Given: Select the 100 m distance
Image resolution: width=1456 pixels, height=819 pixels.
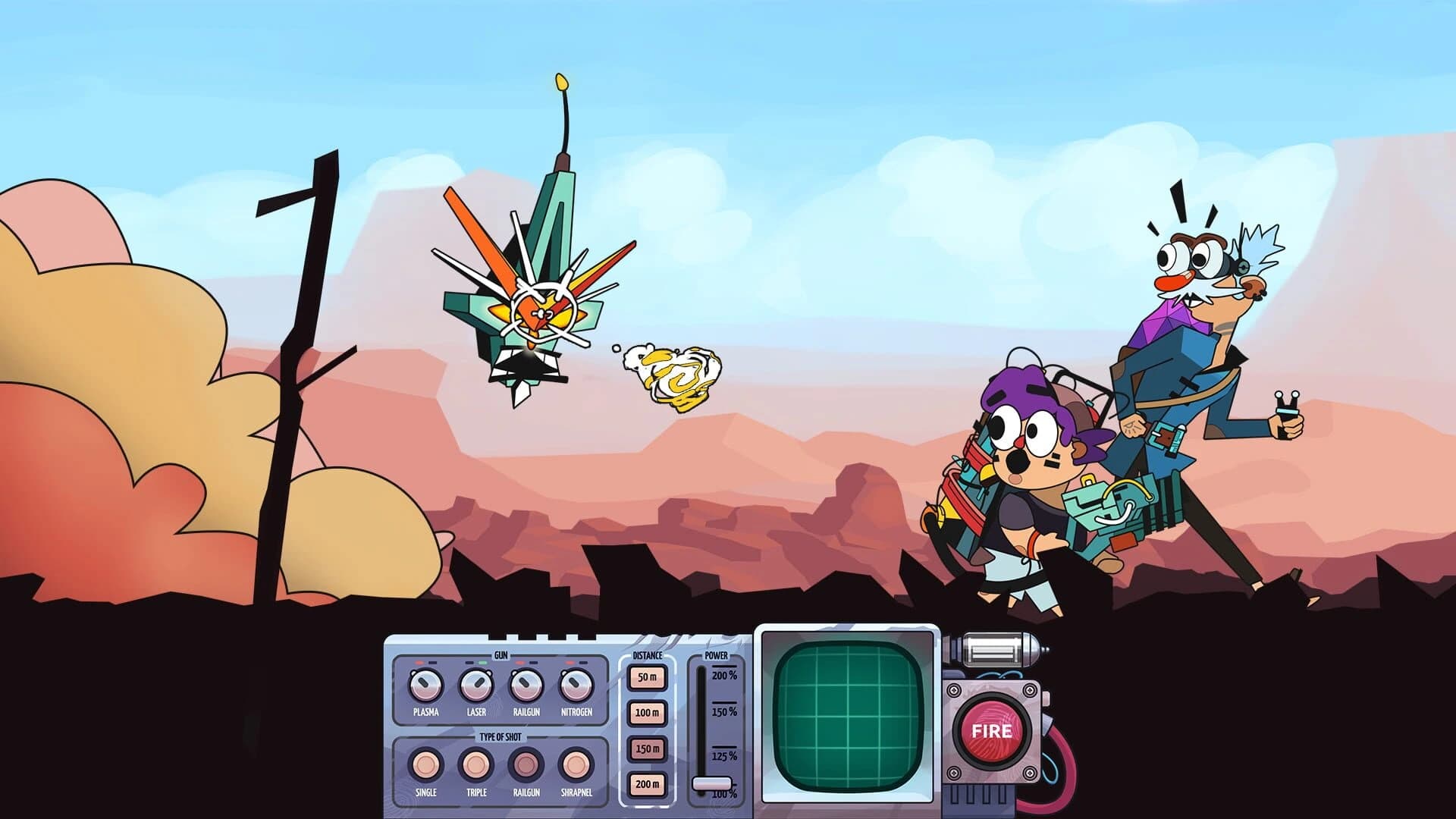Looking at the screenshot, I should tap(647, 713).
